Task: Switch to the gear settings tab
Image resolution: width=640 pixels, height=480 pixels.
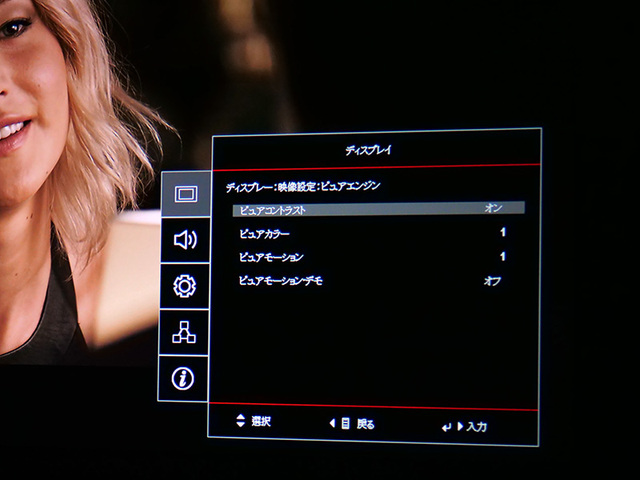Action: point(185,286)
